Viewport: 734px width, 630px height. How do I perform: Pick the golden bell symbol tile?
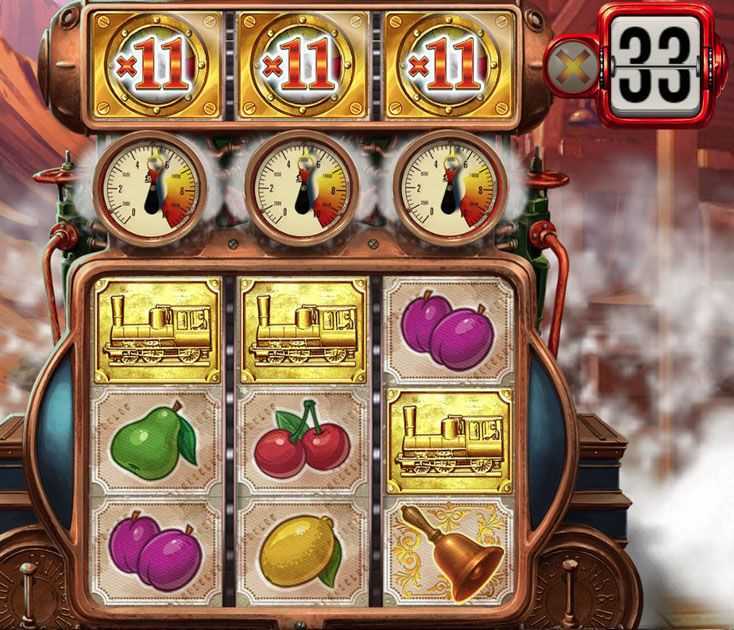click(449, 552)
